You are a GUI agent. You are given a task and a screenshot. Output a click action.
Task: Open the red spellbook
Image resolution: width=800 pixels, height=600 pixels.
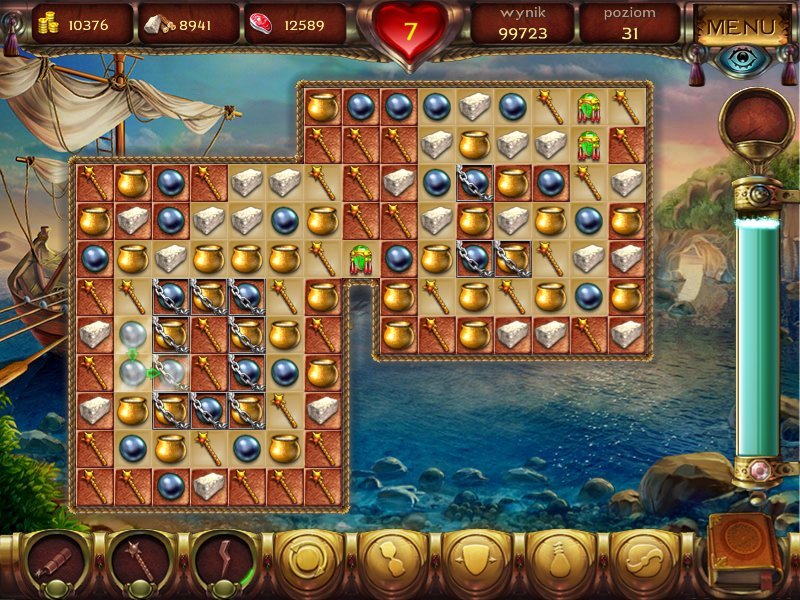click(743, 552)
